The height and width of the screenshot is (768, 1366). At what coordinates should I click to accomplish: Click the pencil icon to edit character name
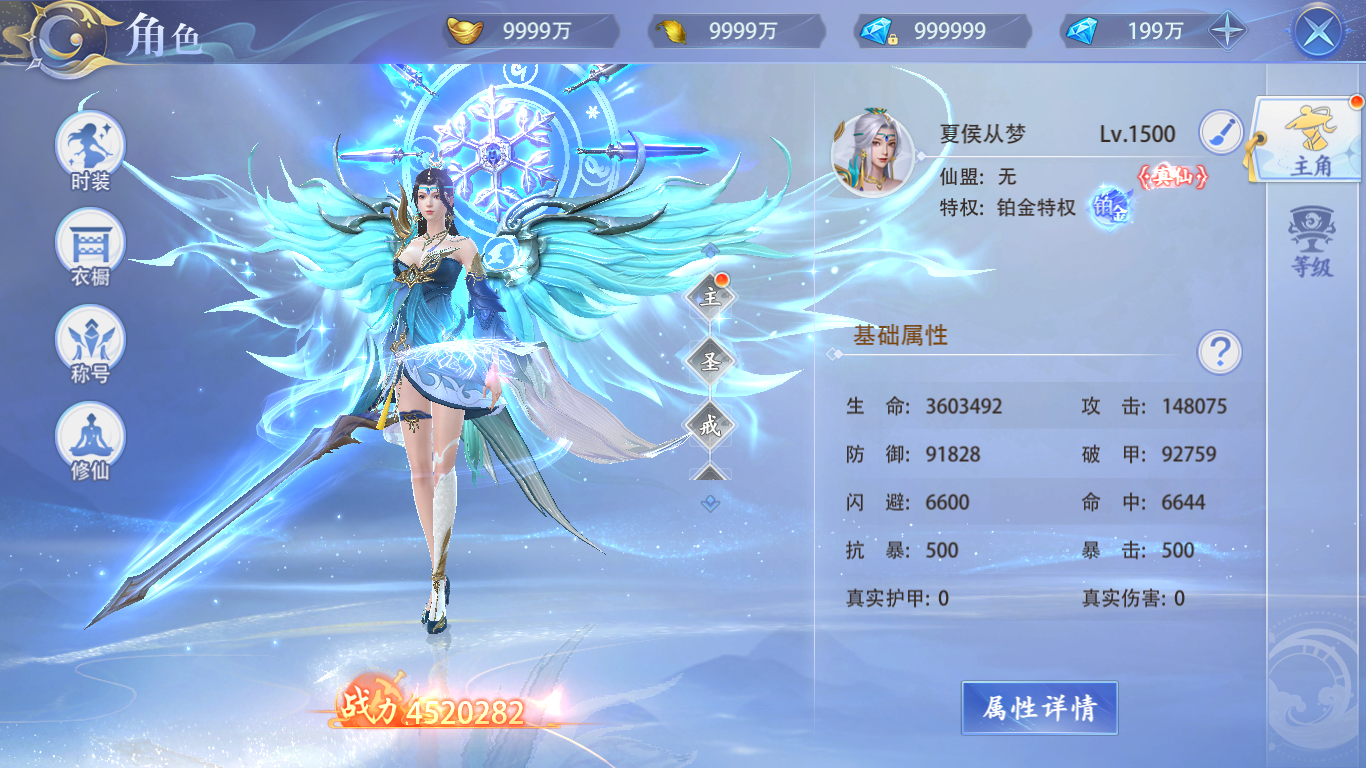tap(1219, 131)
